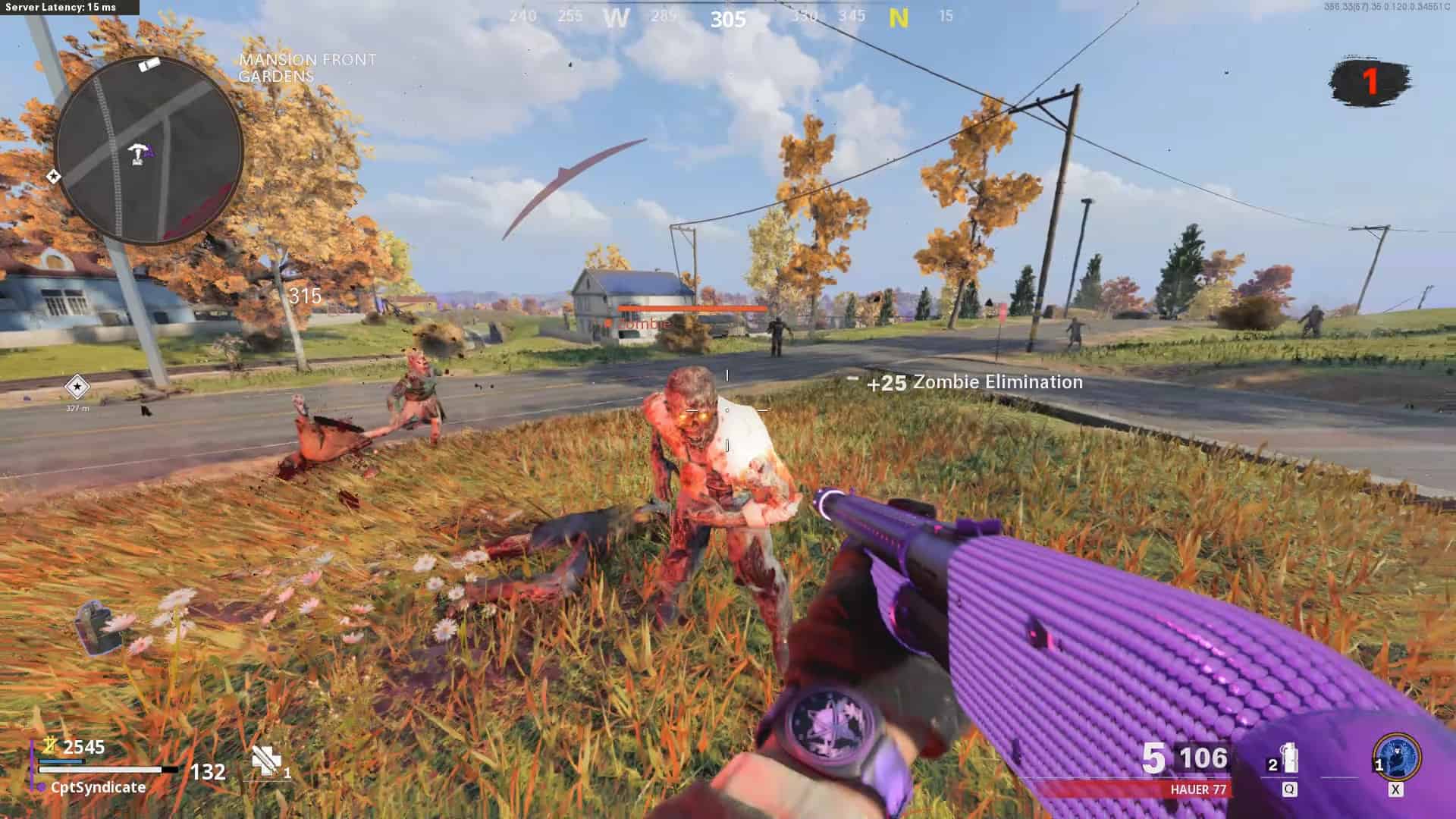Screen dimensions: 1456x819
Task: Click the player arrow on the minimap
Action: pos(139,152)
